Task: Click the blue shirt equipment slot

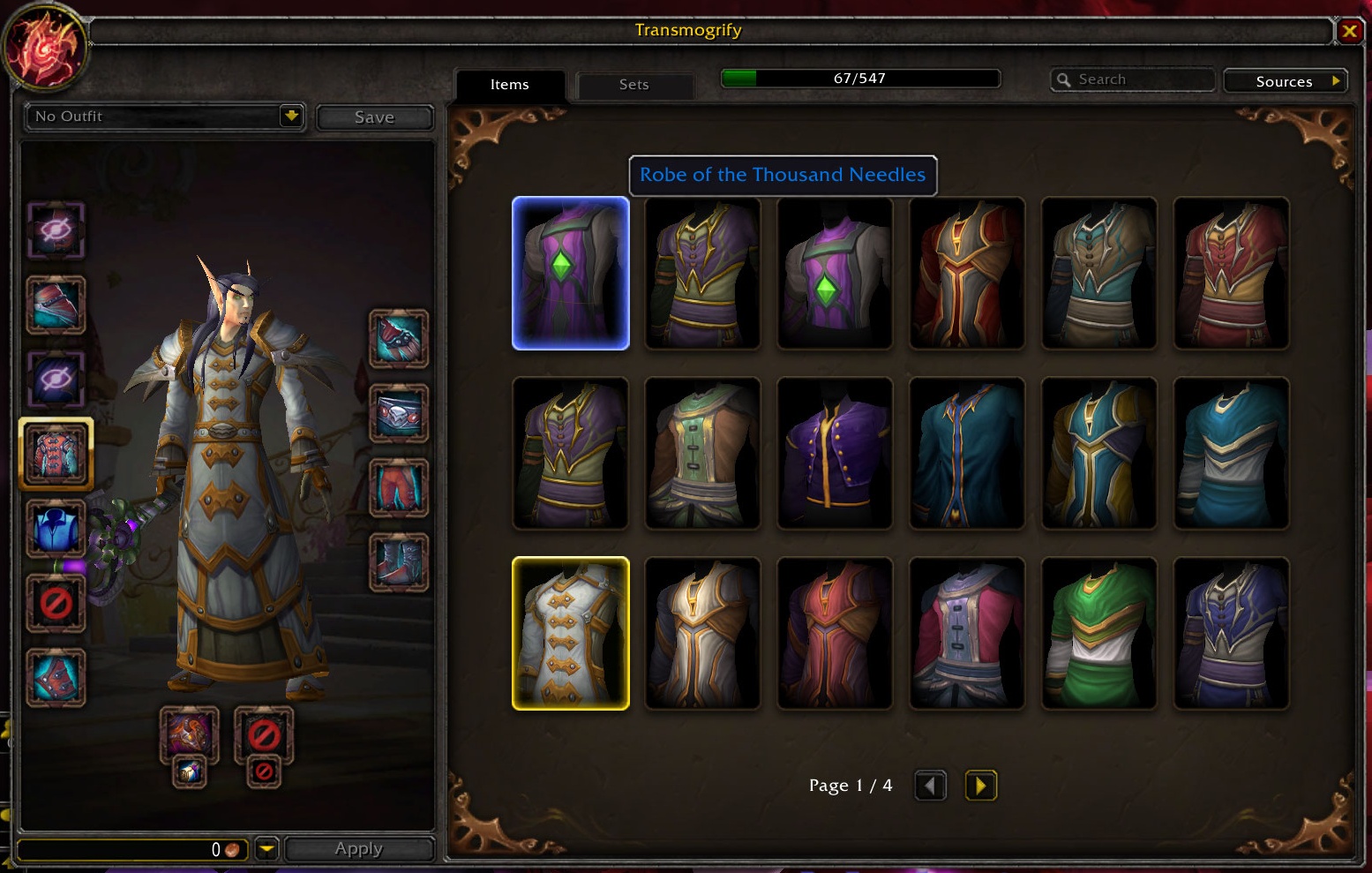Action: click(x=56, y=528)
